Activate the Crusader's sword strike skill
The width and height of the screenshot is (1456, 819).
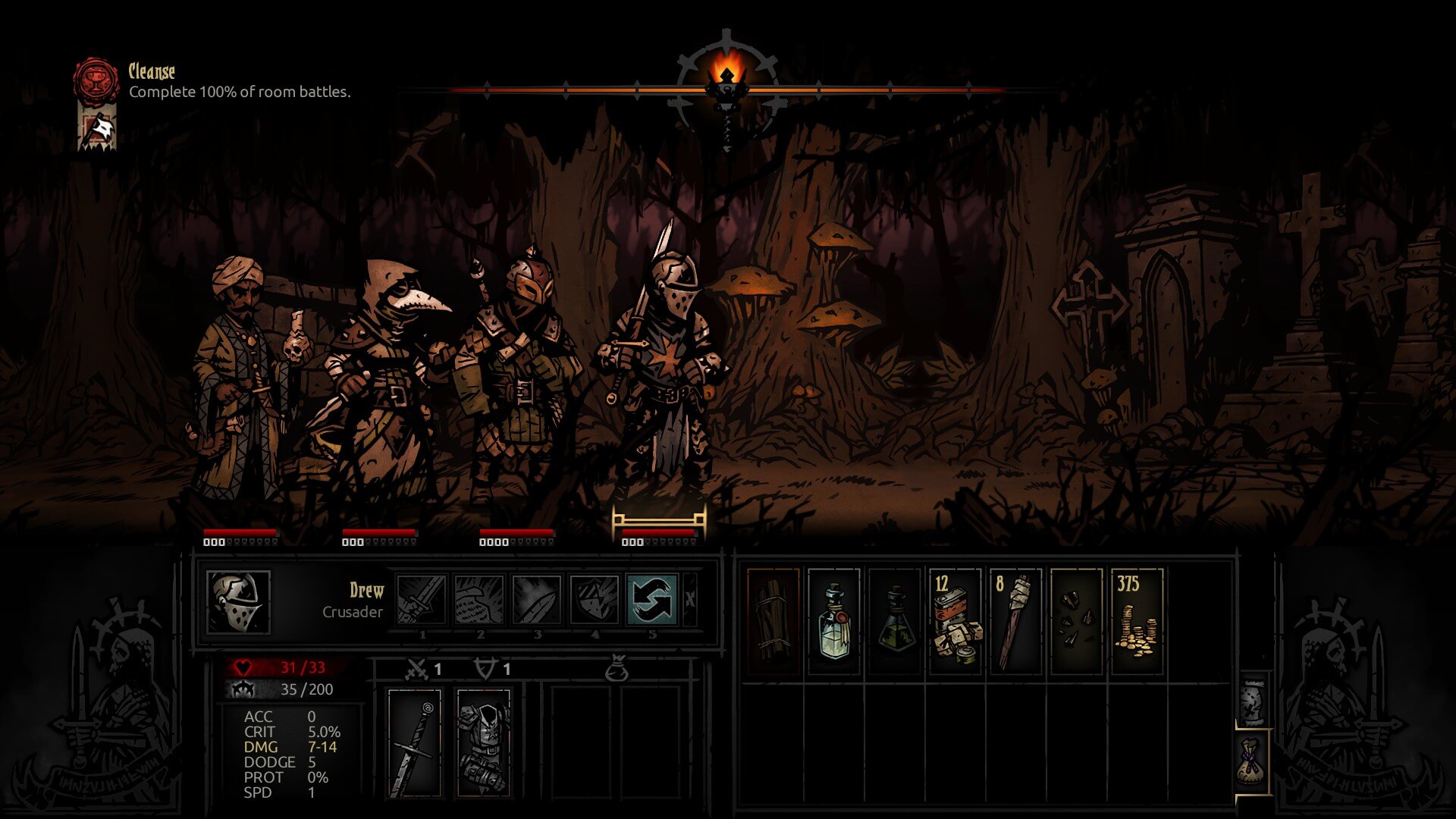click(422, 600)
